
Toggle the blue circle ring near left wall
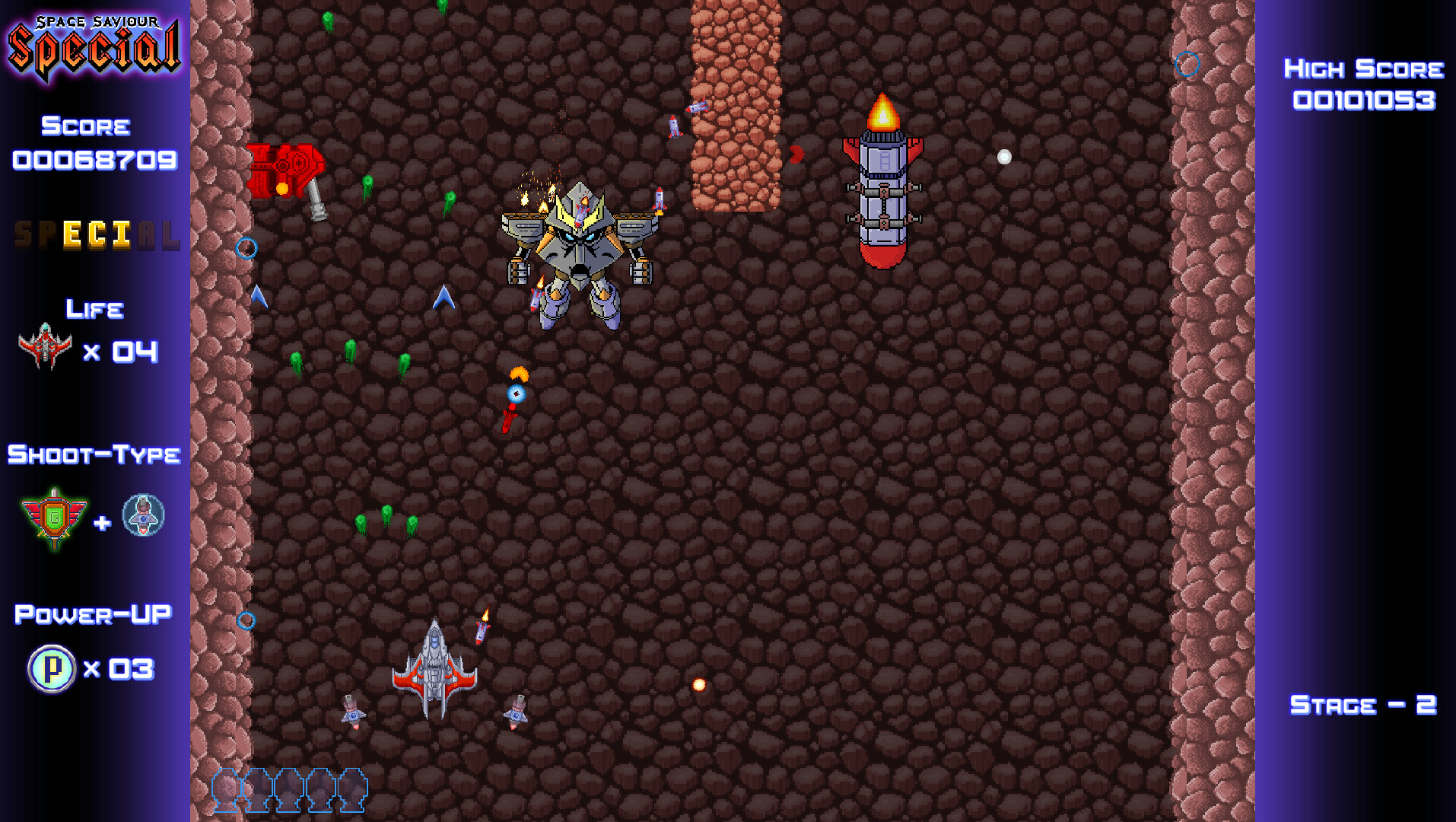[246, 247]
